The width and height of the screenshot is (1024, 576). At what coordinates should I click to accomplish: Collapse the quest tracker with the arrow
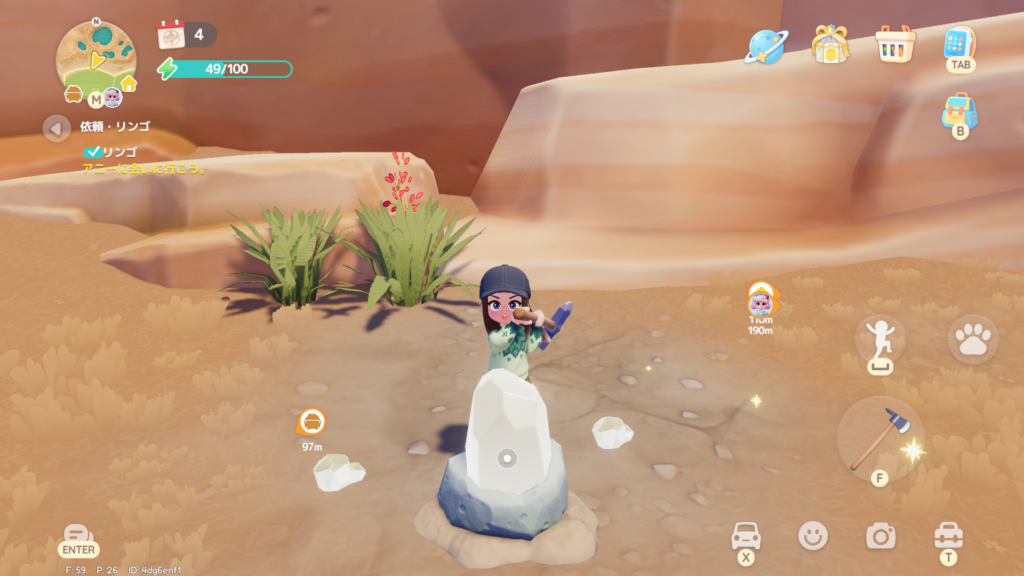coord(56,127)
